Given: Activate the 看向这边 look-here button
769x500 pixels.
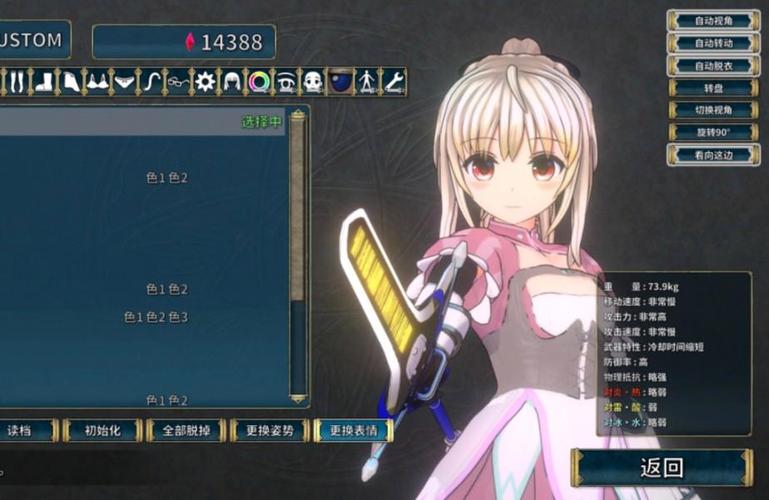Looking at the screenshot, I should tap(712, 155).
